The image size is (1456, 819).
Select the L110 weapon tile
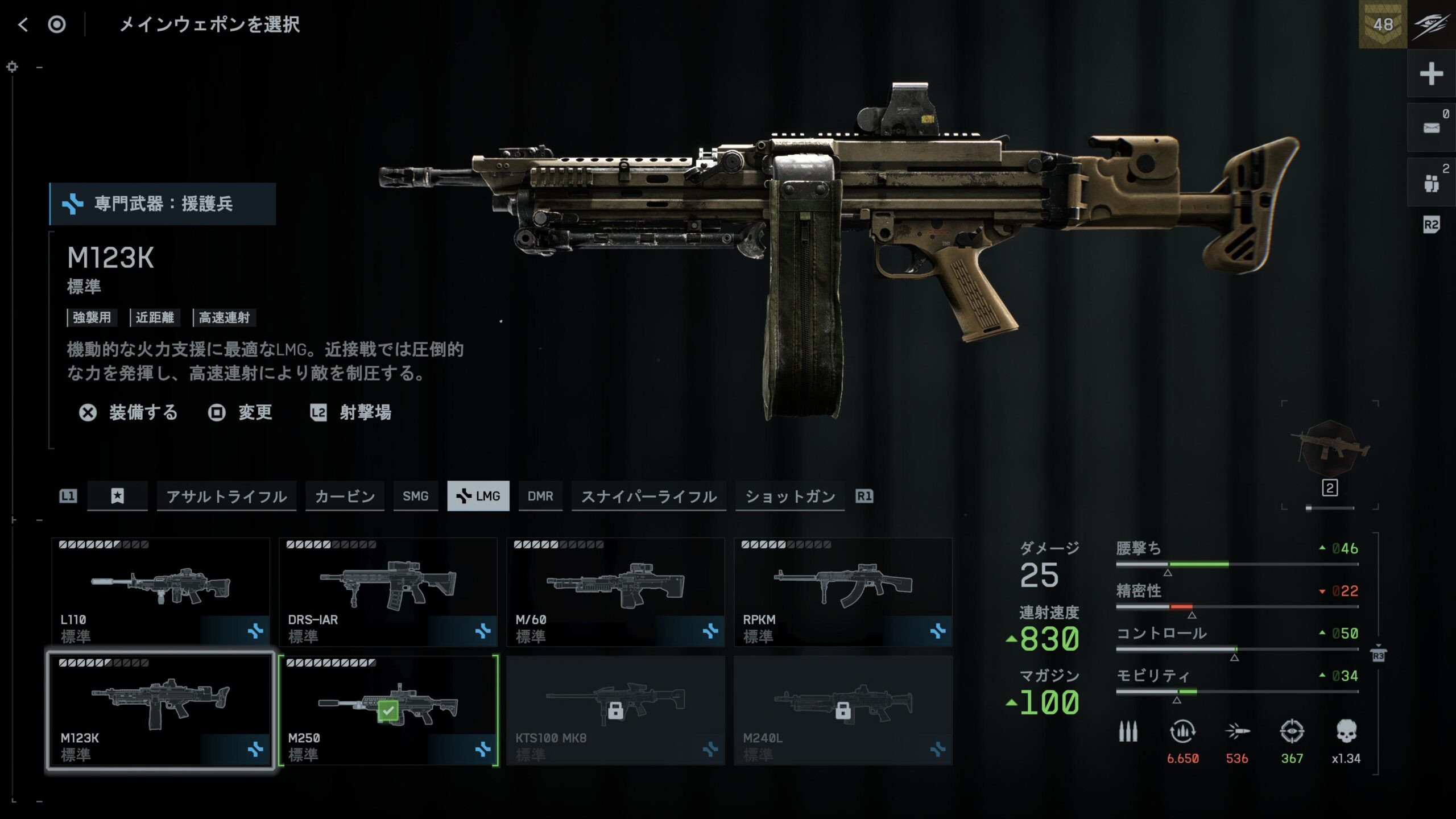pyautogui.click(x=160, y=591)
